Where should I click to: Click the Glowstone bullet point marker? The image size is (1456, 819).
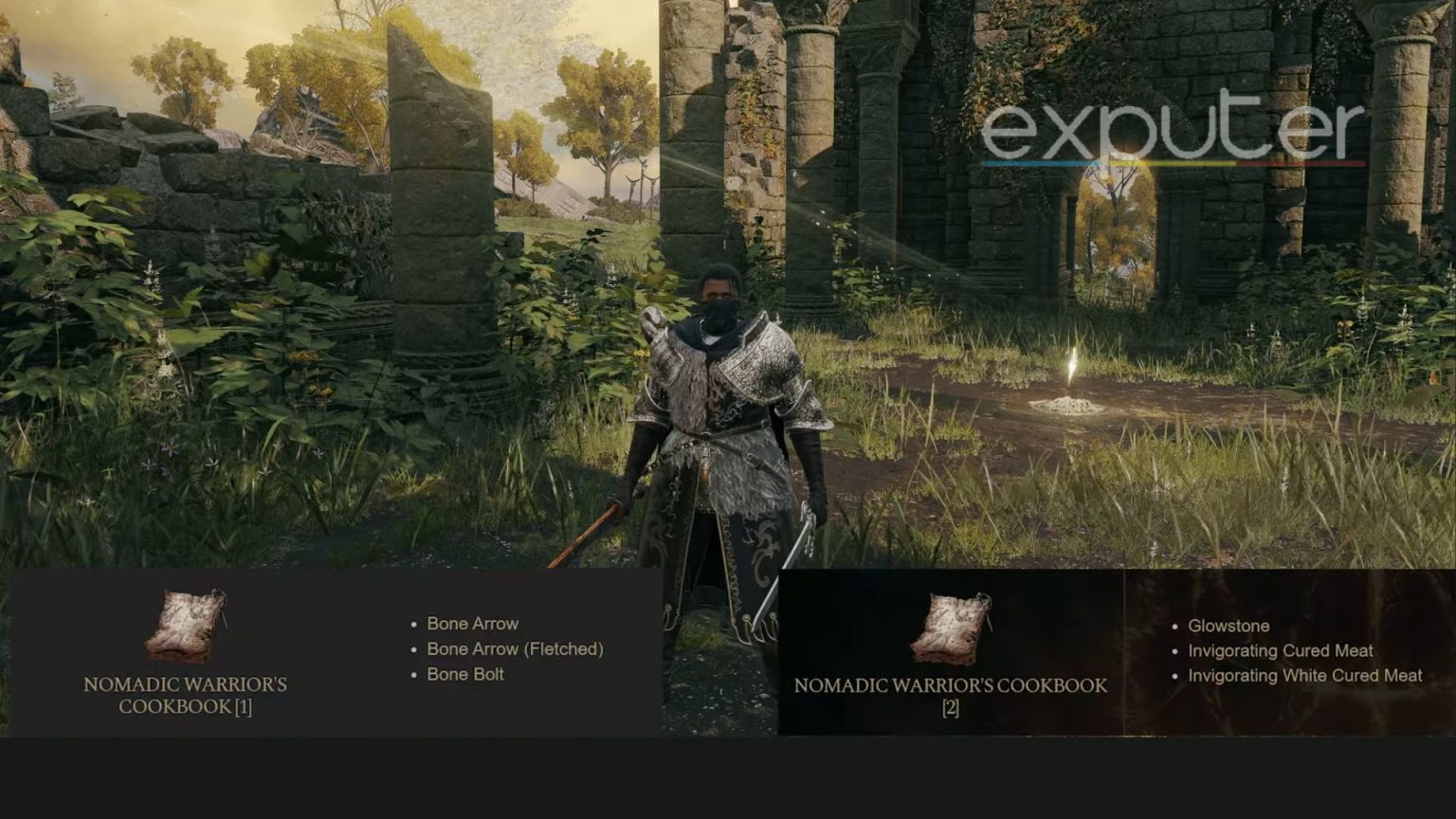pyautogui.click(x=1175, y=627)
